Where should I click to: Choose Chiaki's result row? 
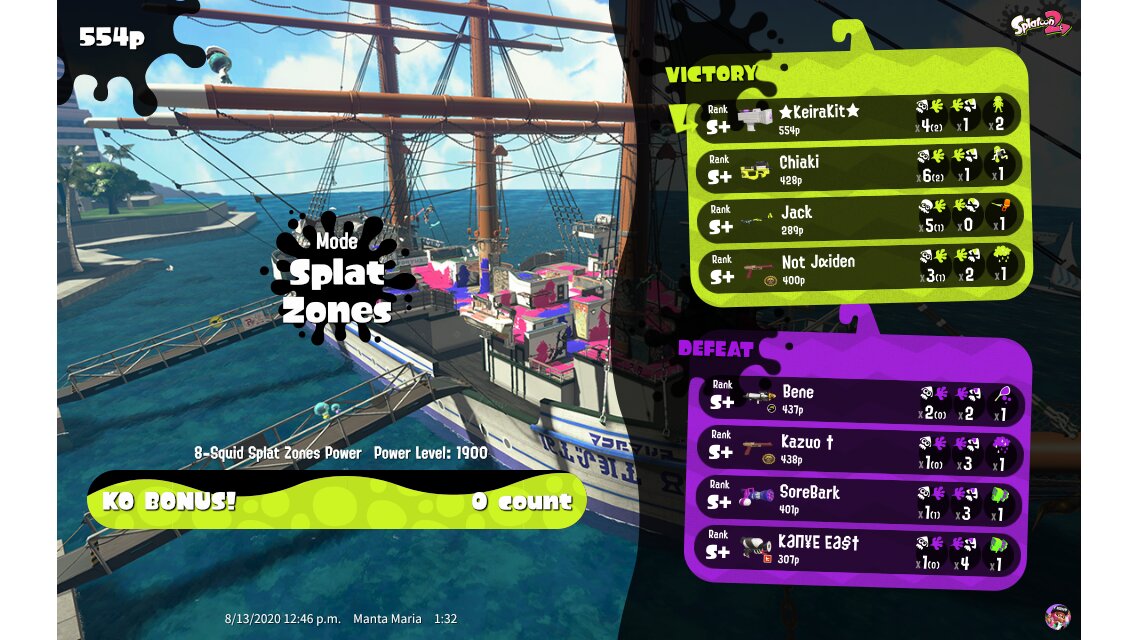pyautogui.click(x=860, y=167)
